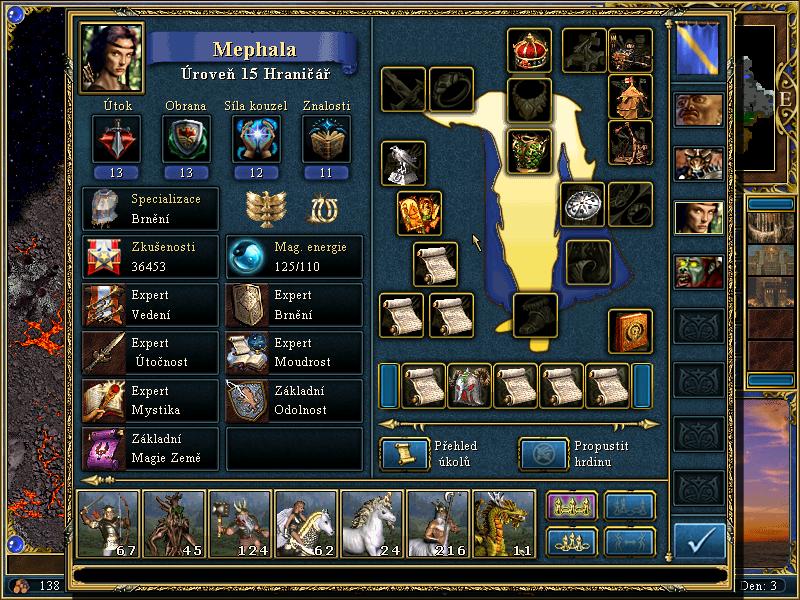The width and height of the screenshot is (800, 600).
Task: Pick the treant army stack
Action: [174, 523]
